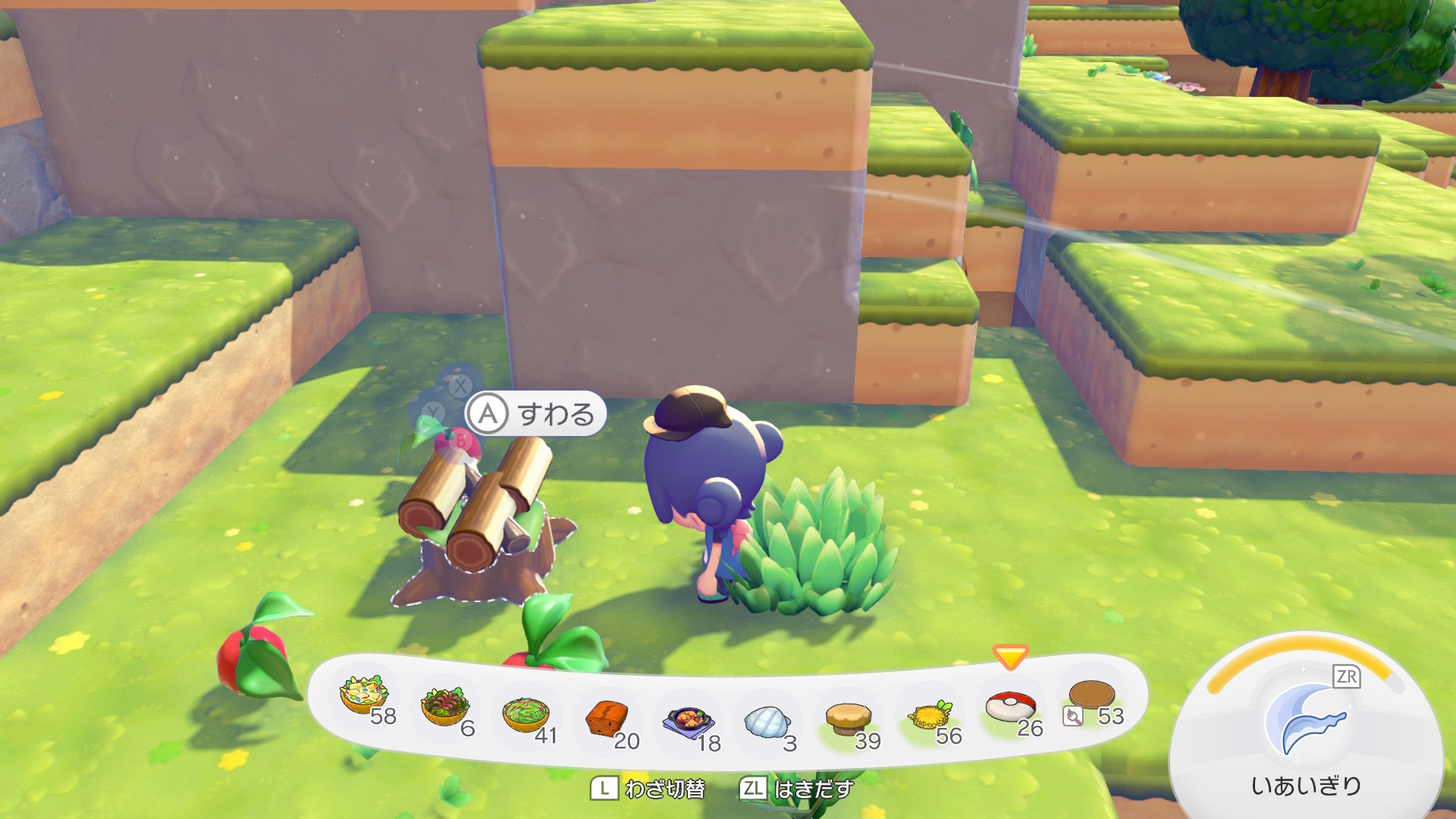
Task: Select the yellow straw pile slot
Action: tap(930, 715)
